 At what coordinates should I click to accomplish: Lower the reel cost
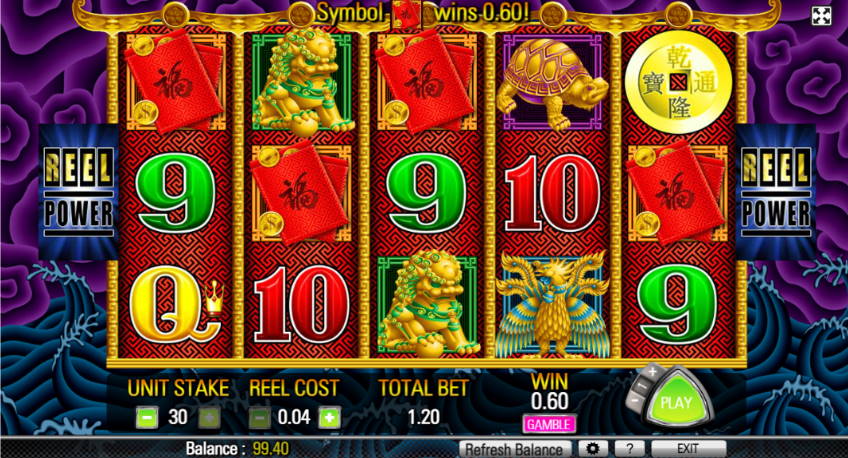[x=258, y=418]
